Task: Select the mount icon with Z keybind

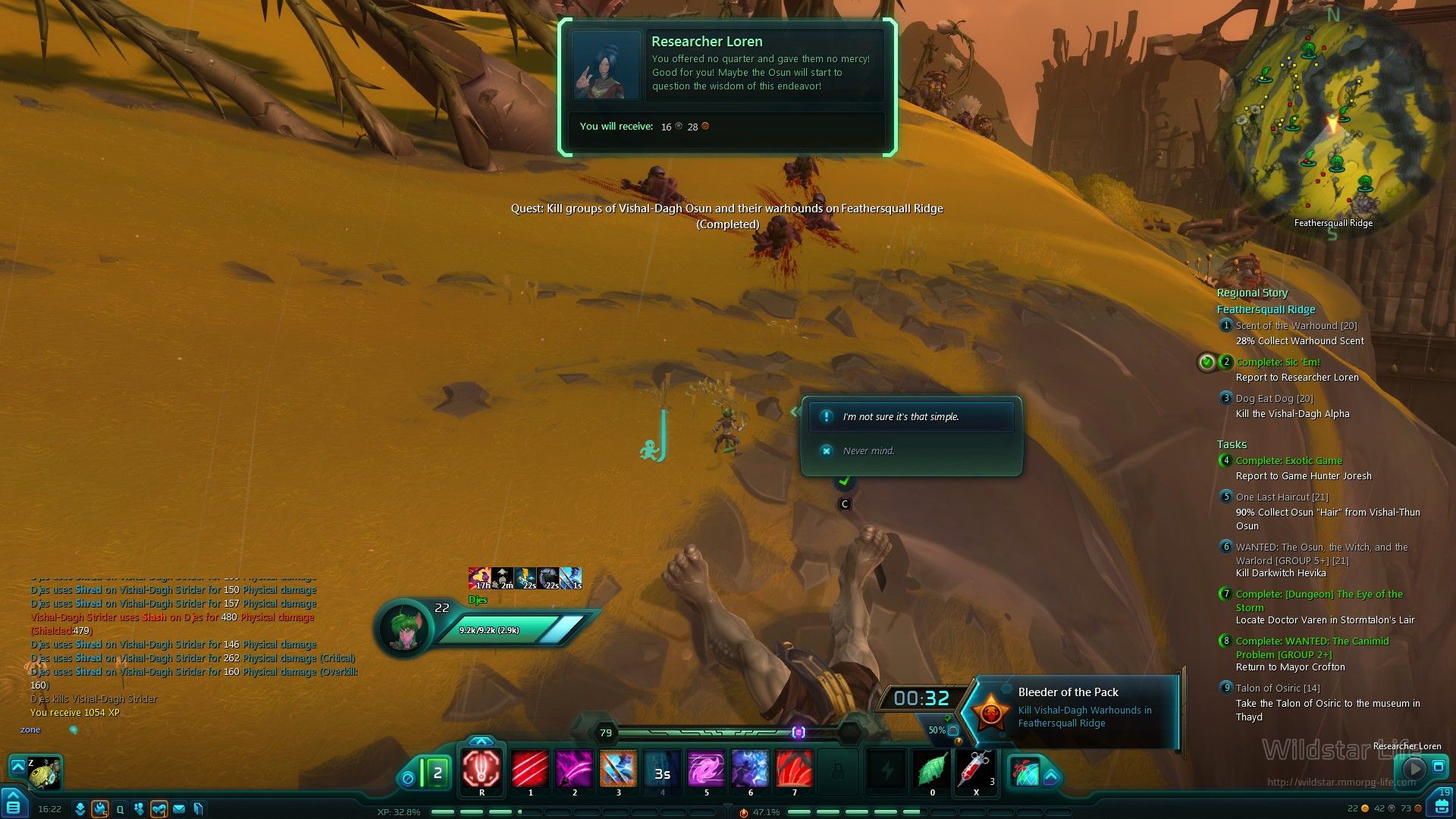Action: click(44, 773)
